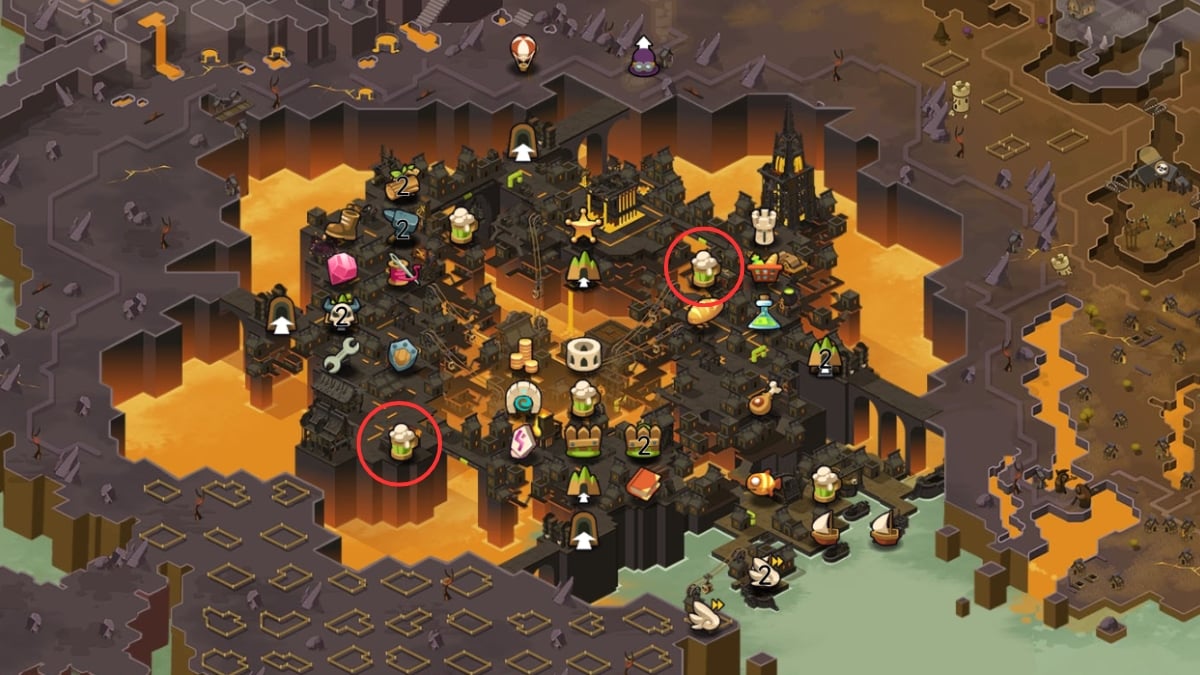Choose the red book map marker
Screen dimensions: 1200x675
click(x=642, y=483)
